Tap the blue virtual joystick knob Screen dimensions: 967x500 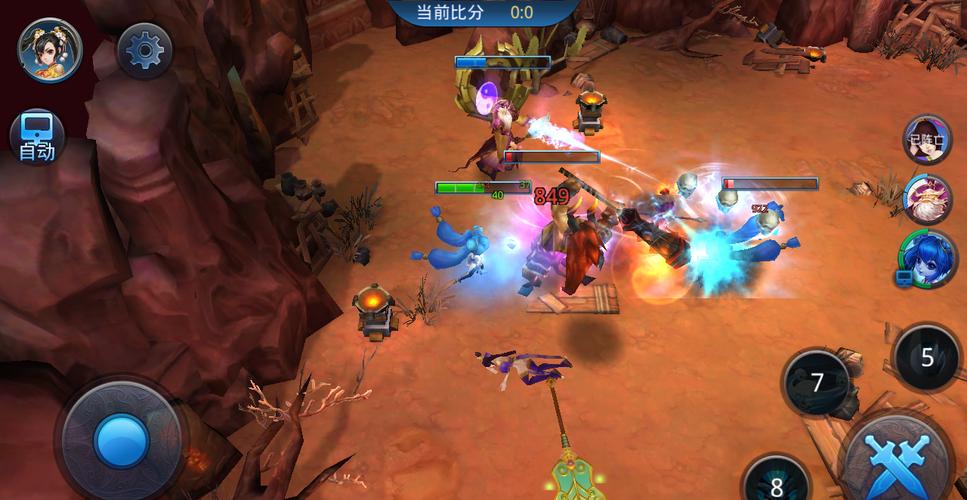coord(121,440)
